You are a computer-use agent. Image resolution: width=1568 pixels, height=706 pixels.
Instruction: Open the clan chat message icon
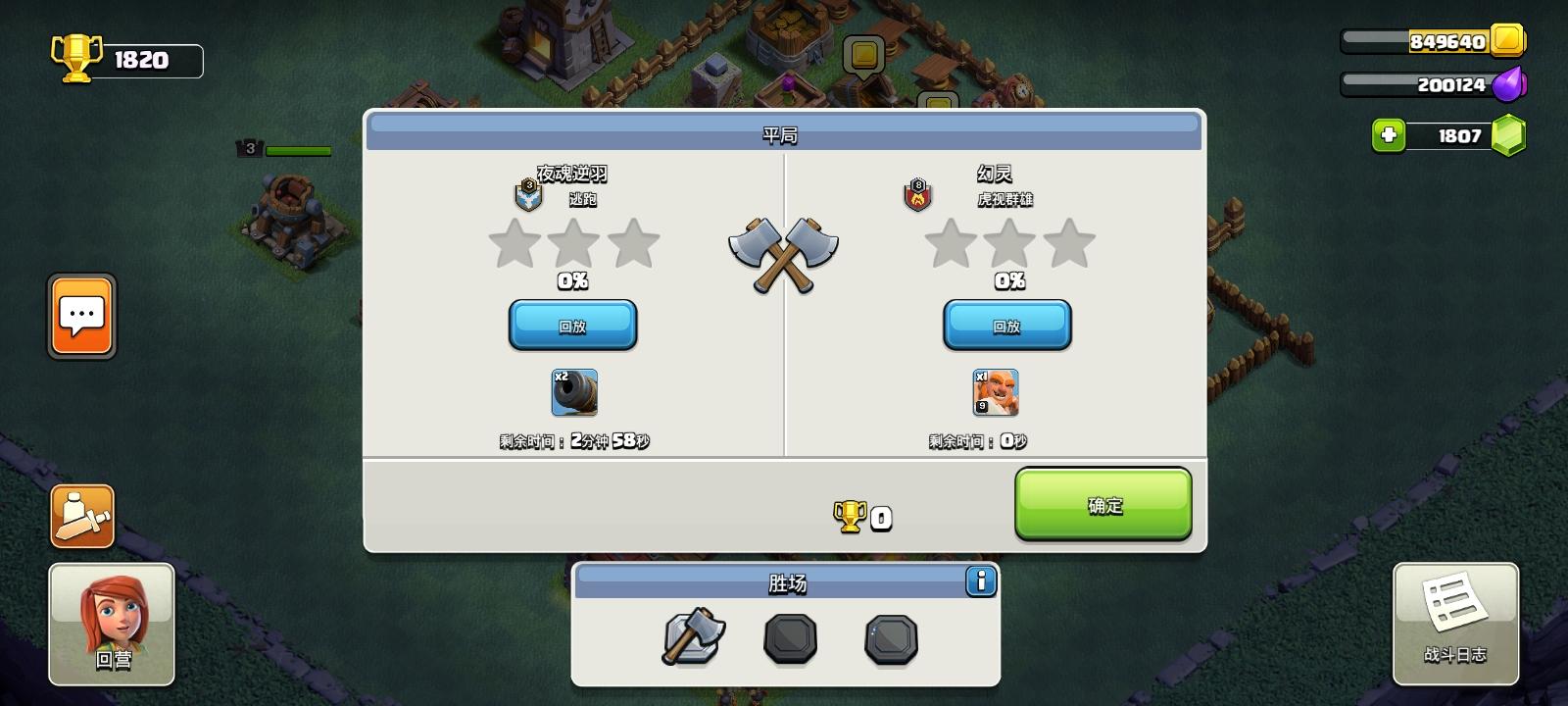pyautogui.click(x=81, y=317)
